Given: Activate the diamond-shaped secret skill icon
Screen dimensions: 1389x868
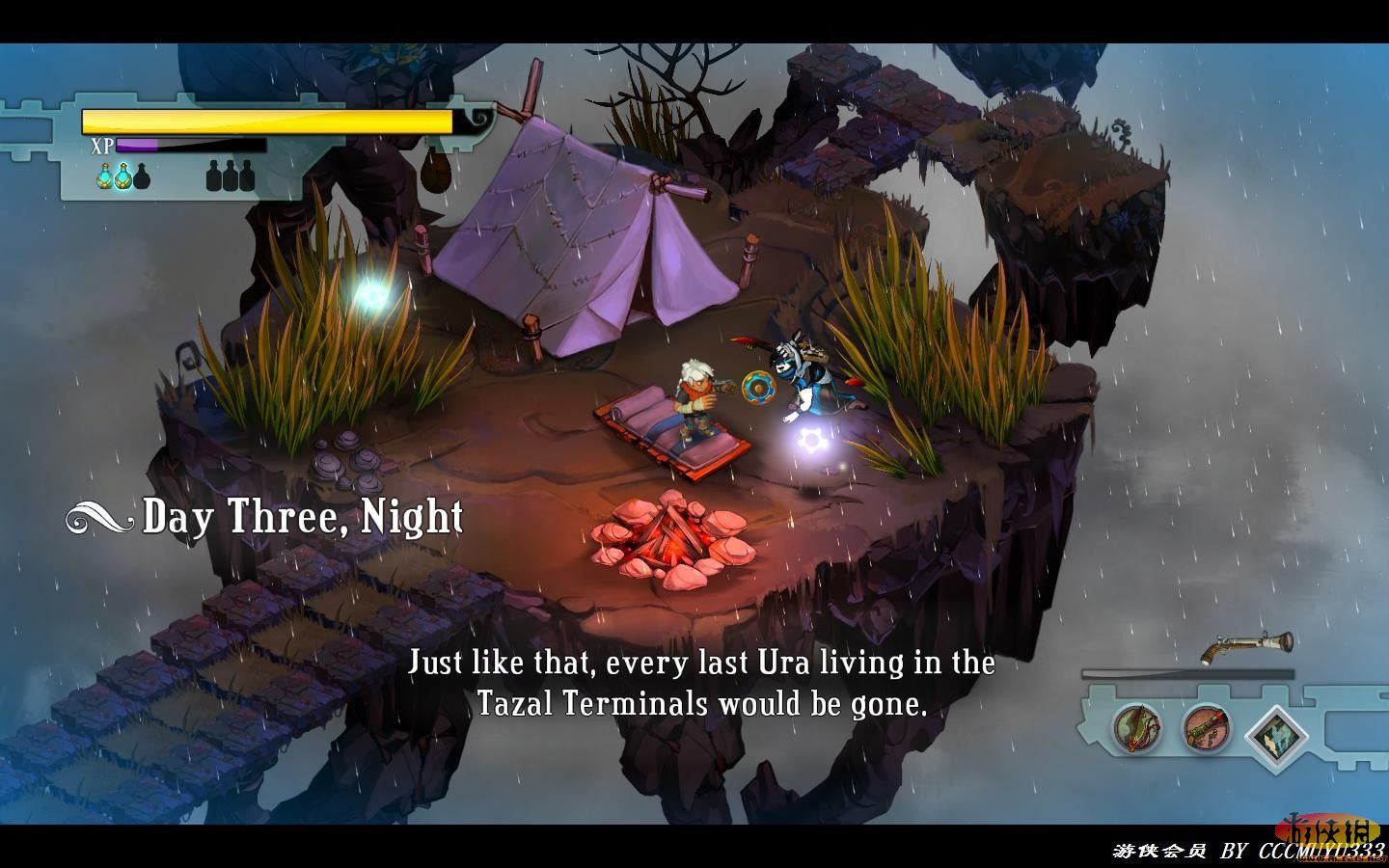Looking at the screenshot, I should (1275, 735).
